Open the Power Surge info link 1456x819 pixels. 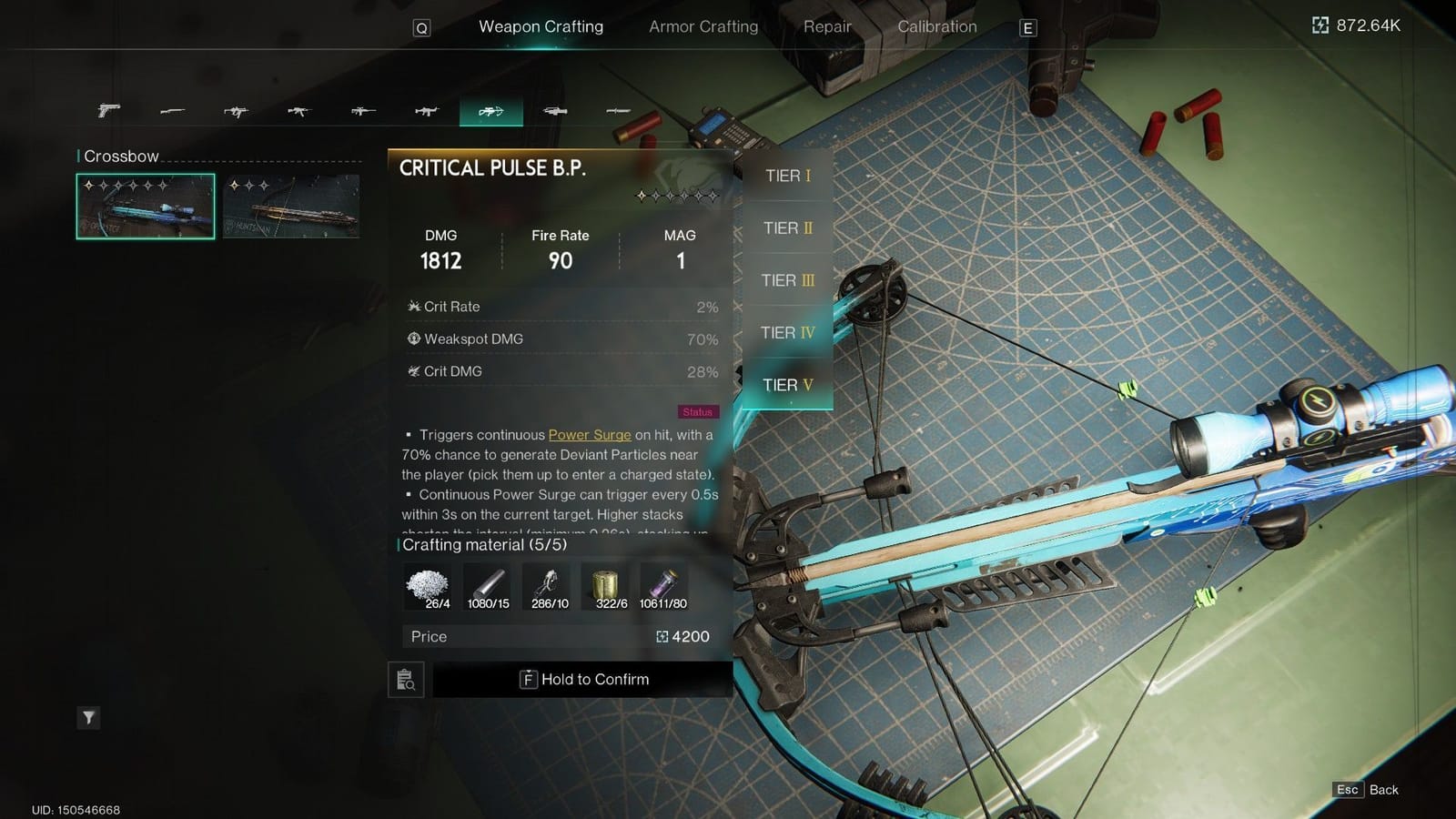click(x=590, y=435)
